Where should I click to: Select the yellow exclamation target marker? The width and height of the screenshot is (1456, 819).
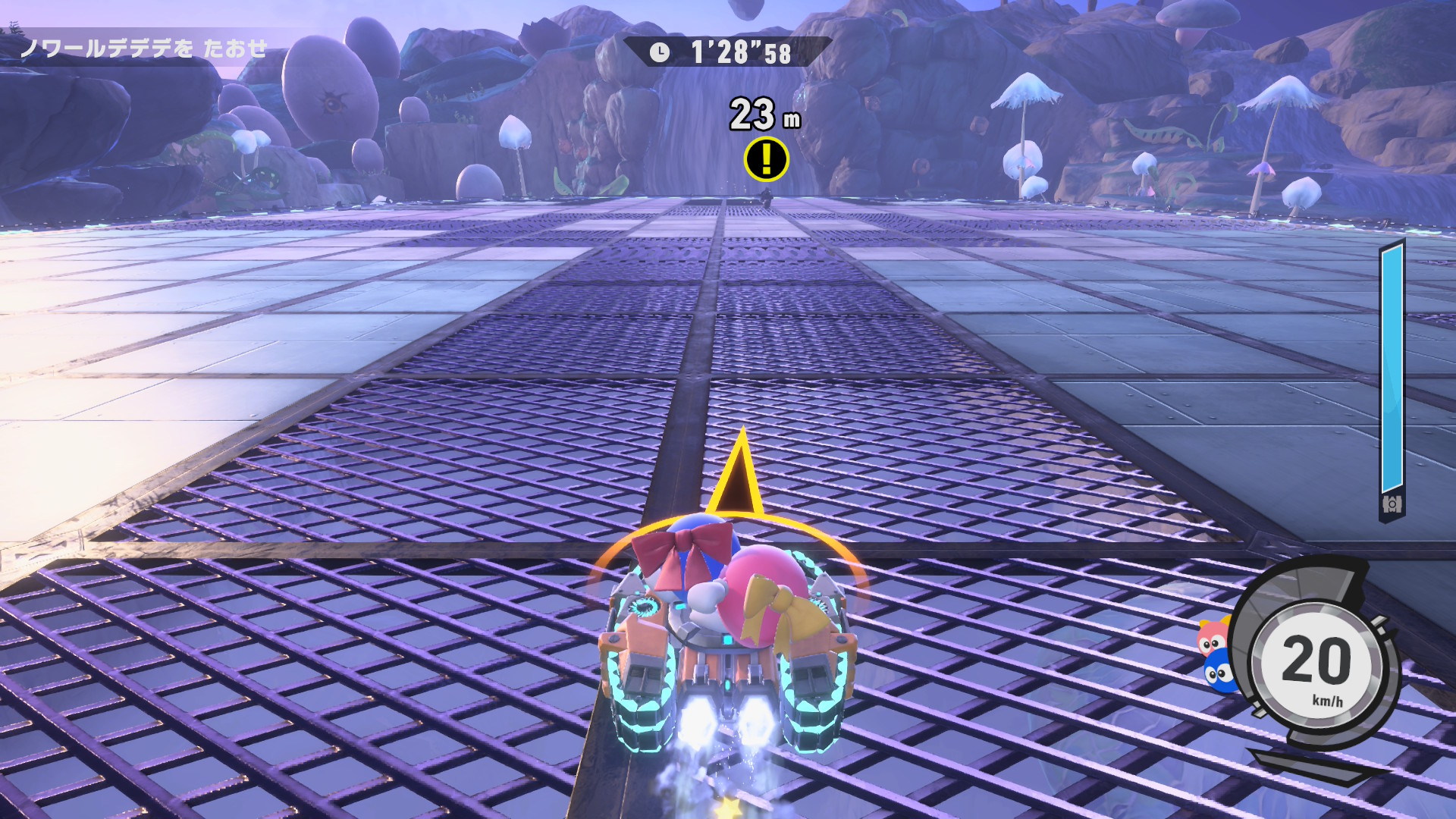[766, 158]
